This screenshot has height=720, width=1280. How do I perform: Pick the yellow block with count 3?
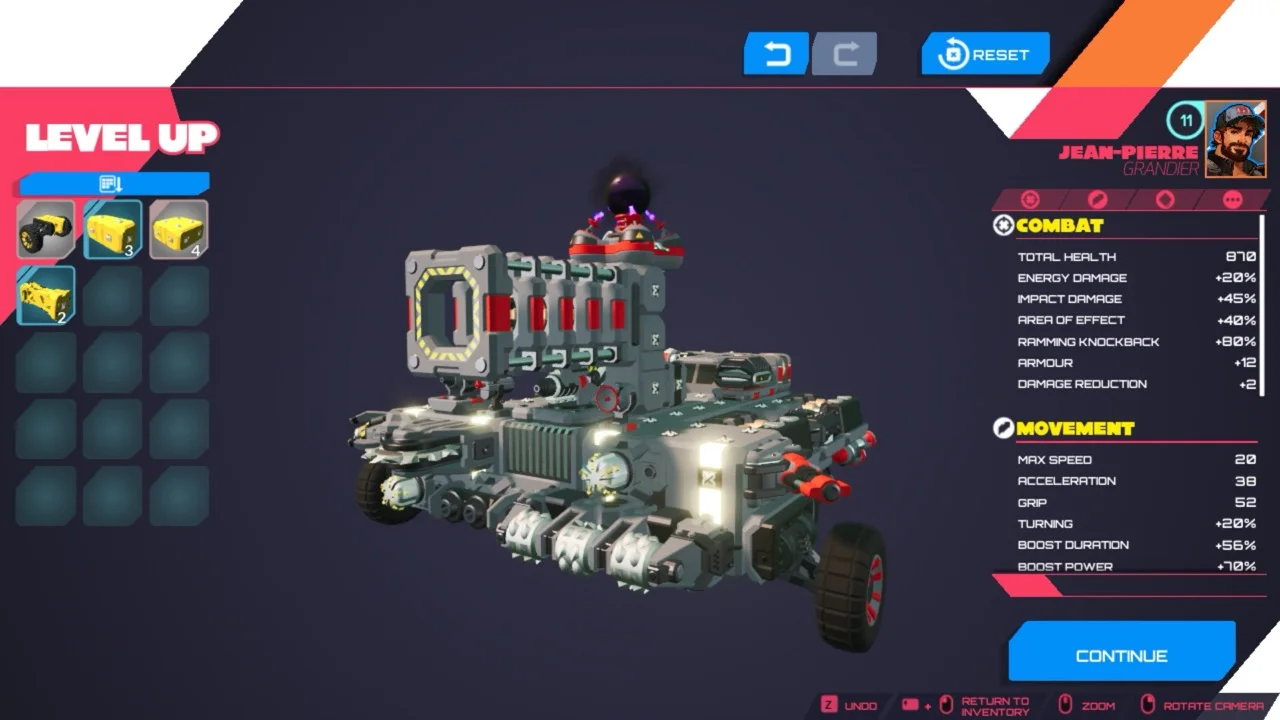[x=112, y=229]
